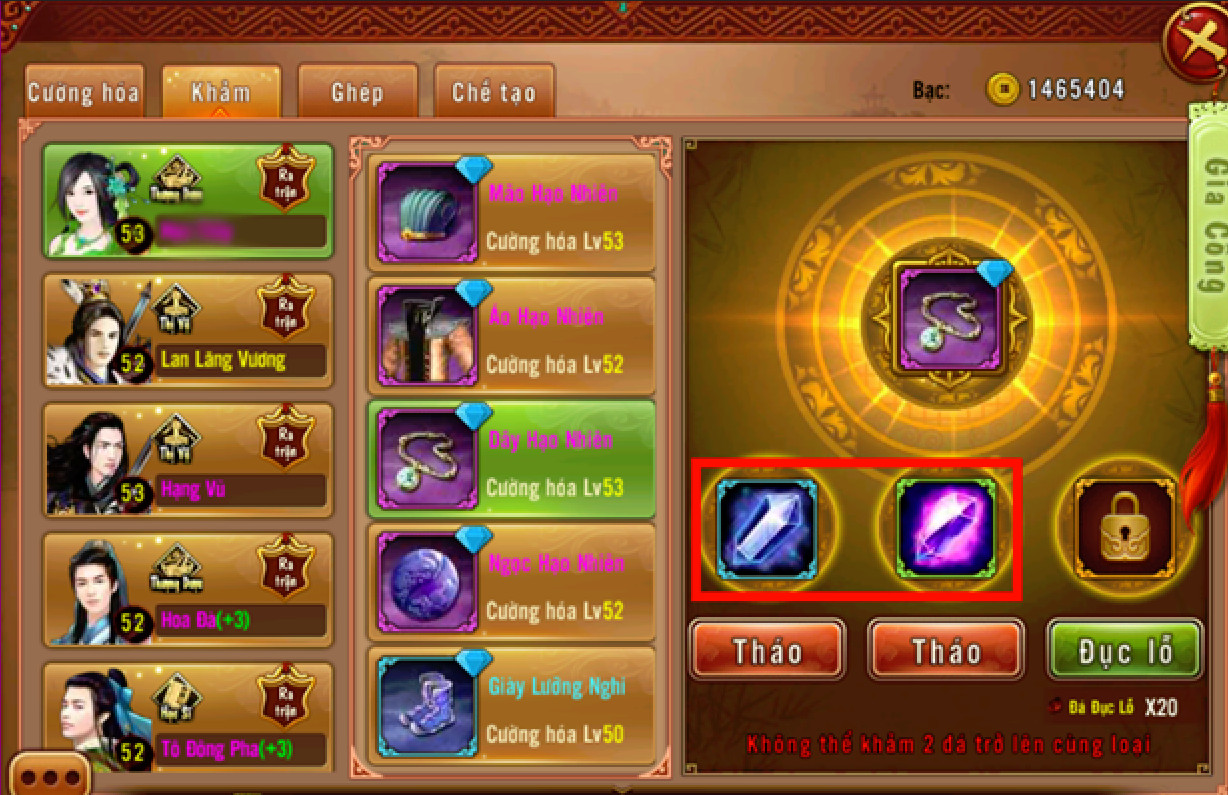Screen dimensions: 1228x795
Task: Choose hero Hạng Vũ from the list
Action: [188, 459]
